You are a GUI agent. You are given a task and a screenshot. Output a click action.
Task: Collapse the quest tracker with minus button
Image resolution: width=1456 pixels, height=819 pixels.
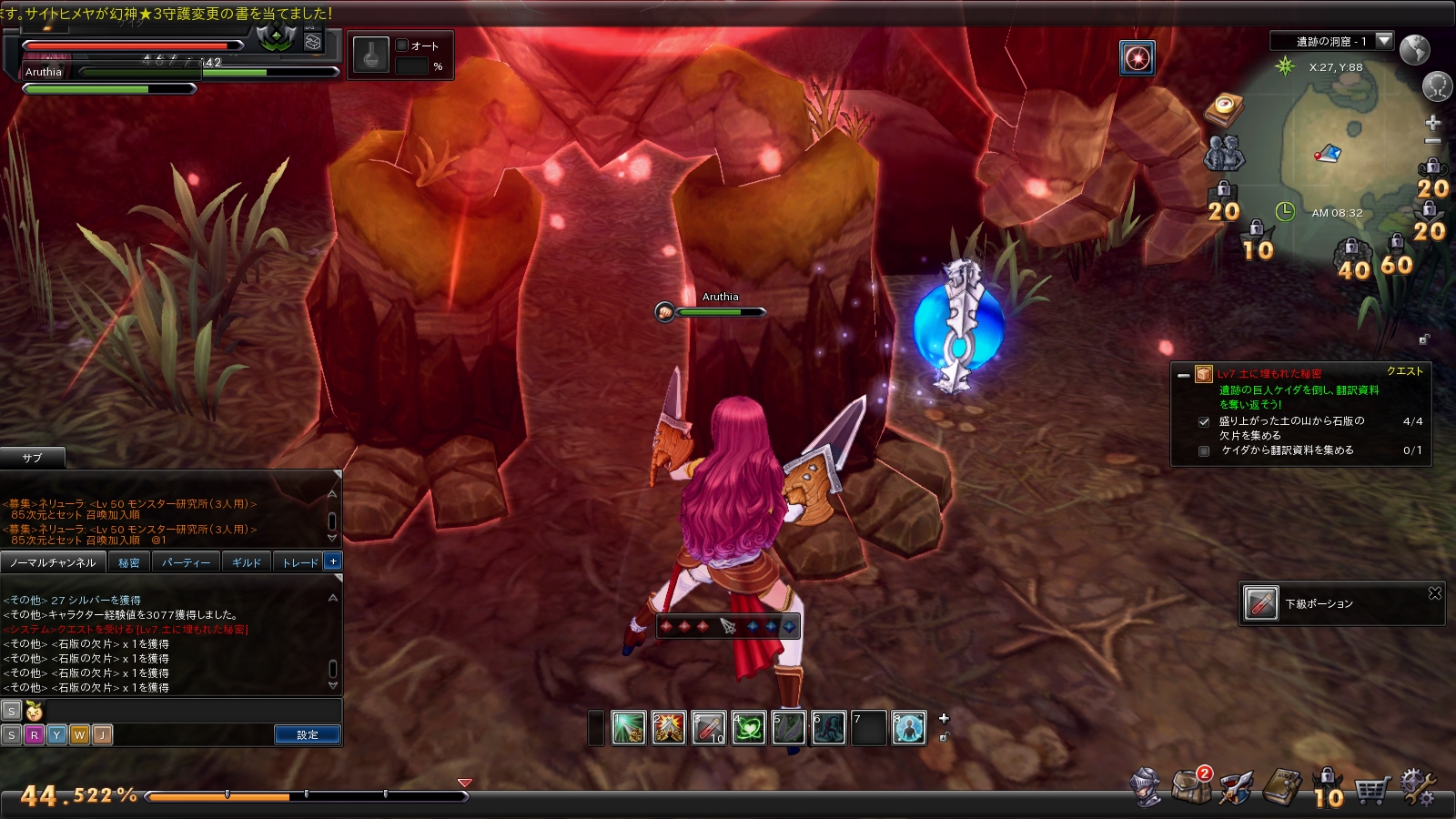click(1183, 375)
